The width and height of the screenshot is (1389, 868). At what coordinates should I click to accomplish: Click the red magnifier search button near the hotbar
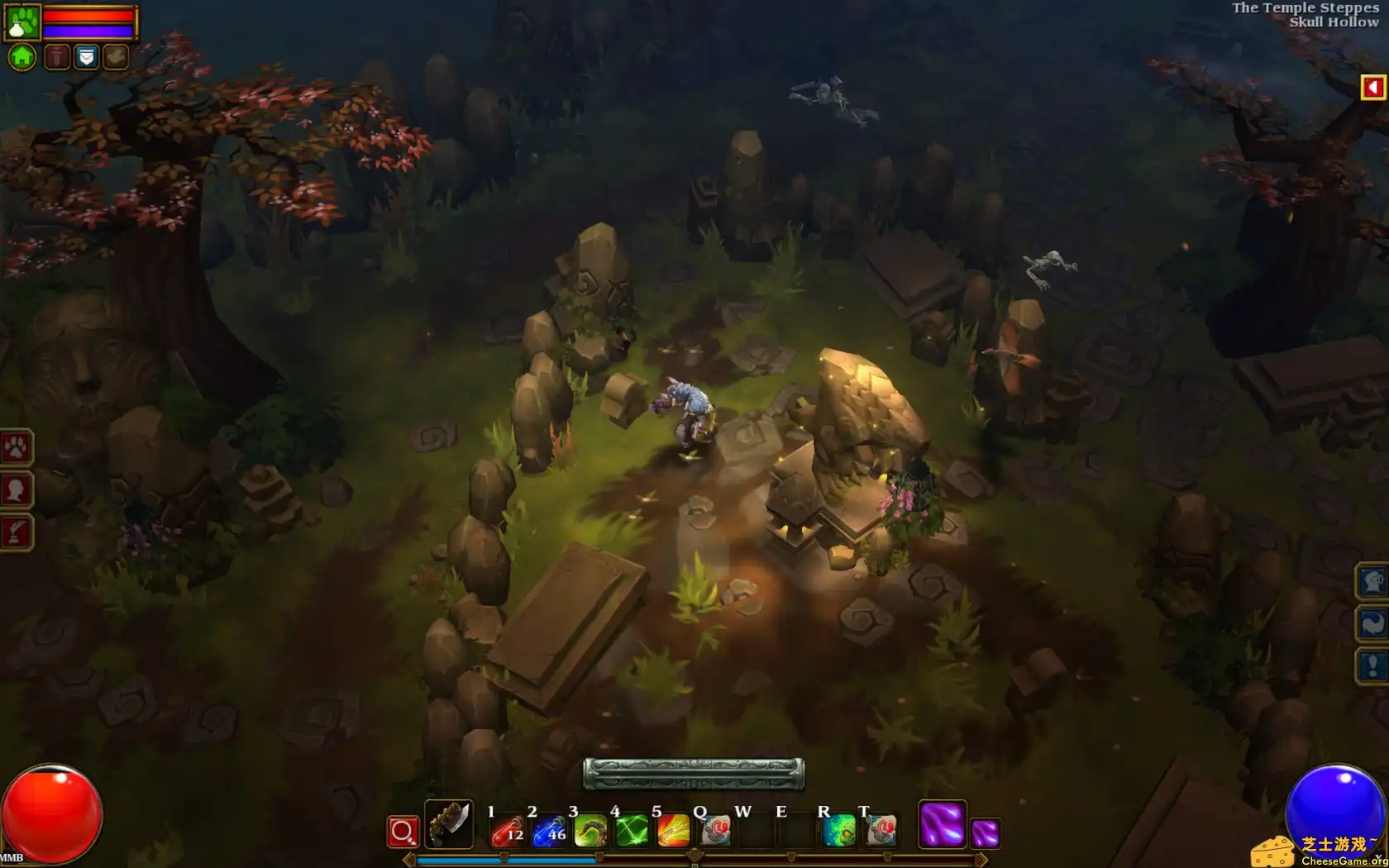pyautogui.click(x=402, y=830)
